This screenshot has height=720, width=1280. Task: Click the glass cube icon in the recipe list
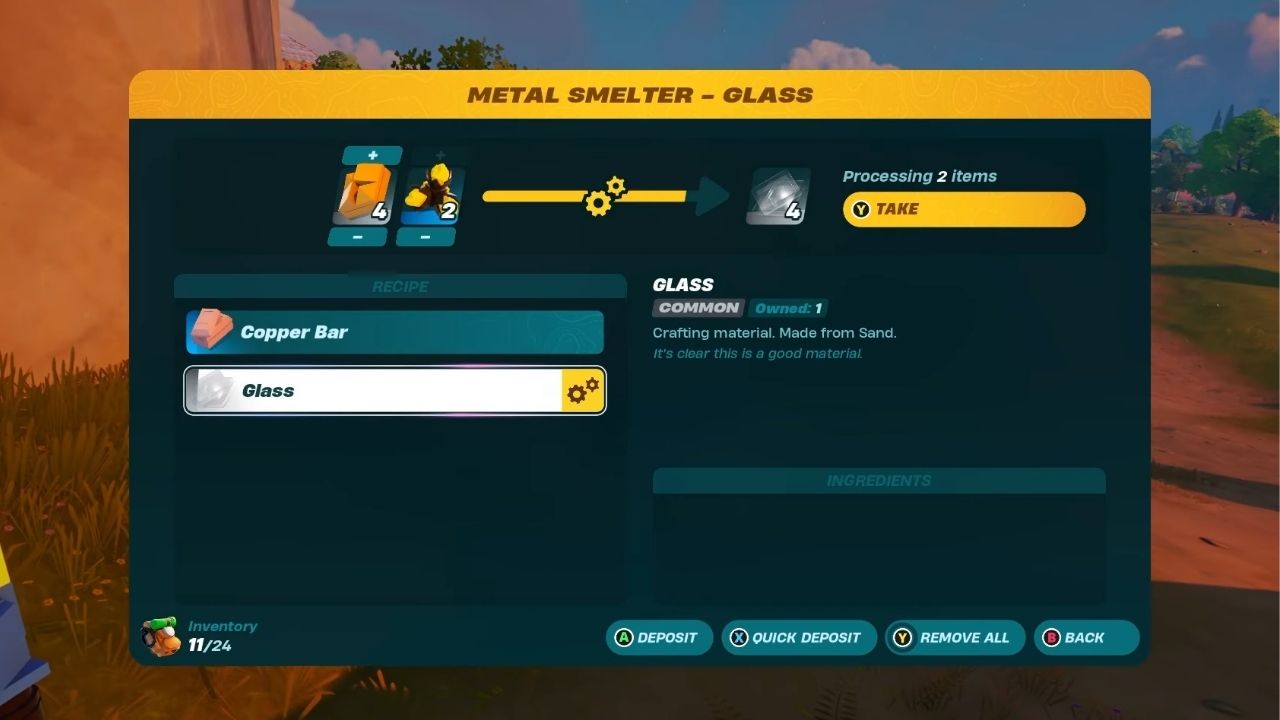pyautogui.click(x=210, y=390)
